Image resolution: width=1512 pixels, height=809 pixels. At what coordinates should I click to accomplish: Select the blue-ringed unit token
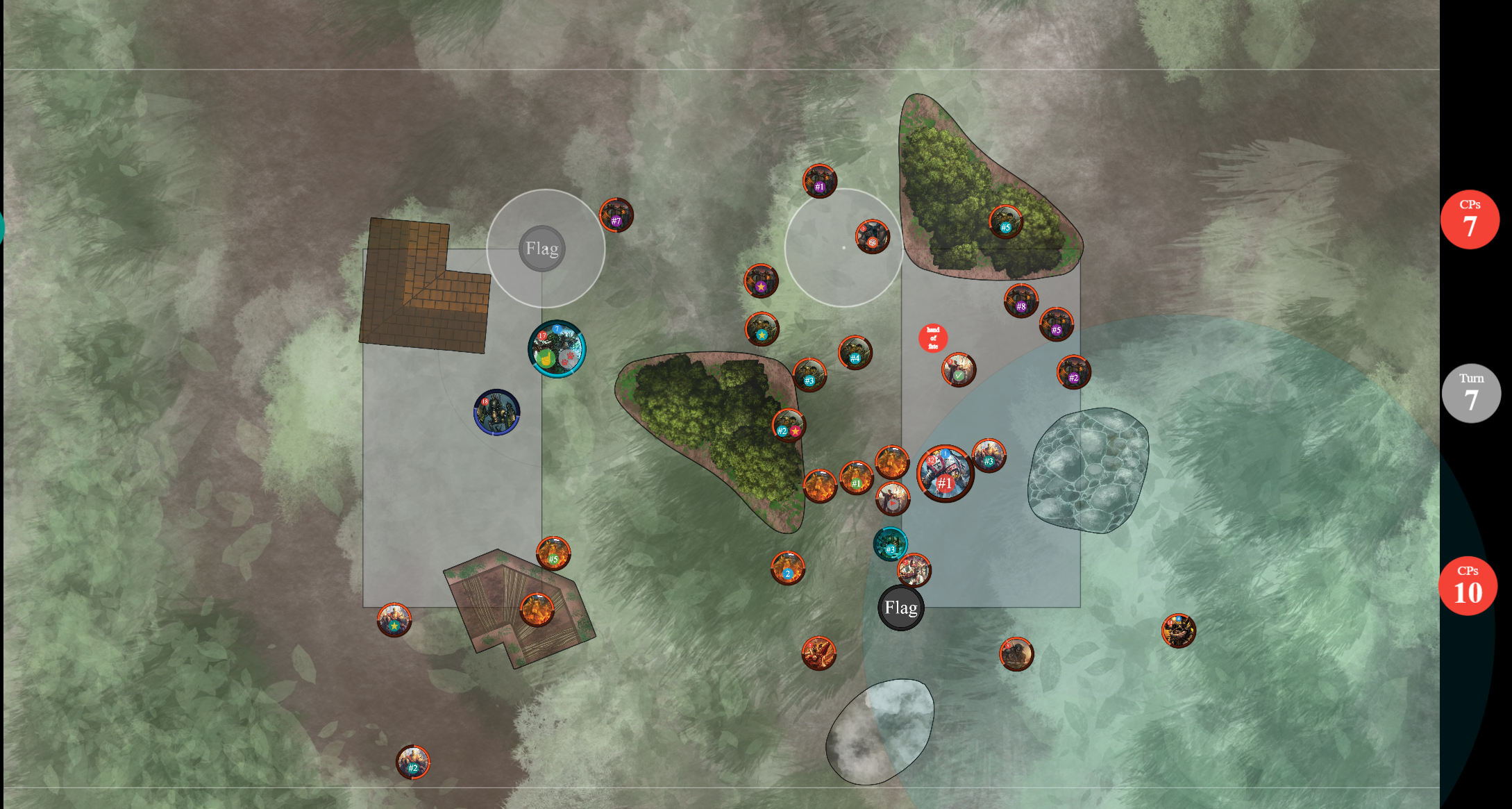[496, 412]
